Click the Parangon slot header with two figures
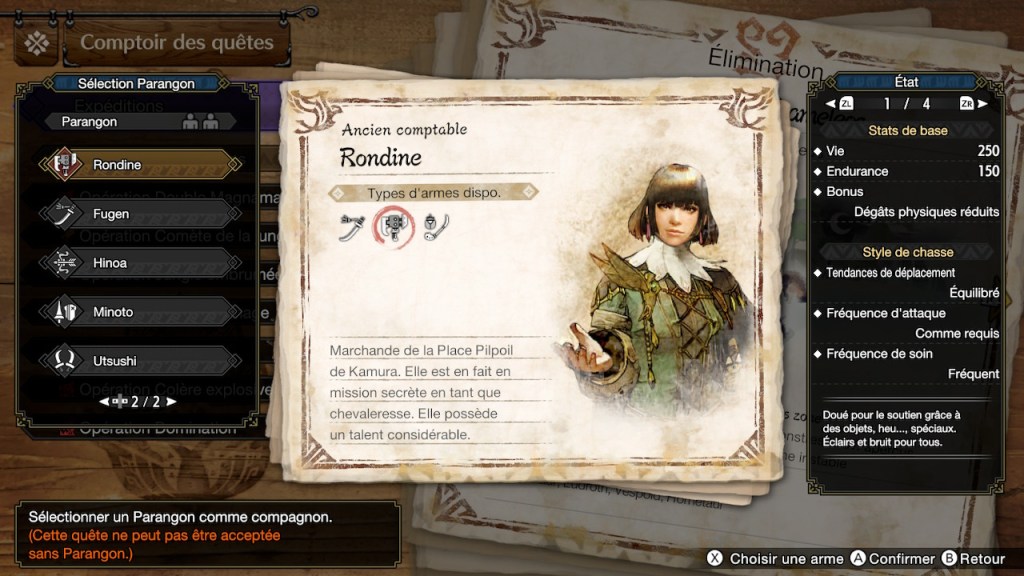 140,122
